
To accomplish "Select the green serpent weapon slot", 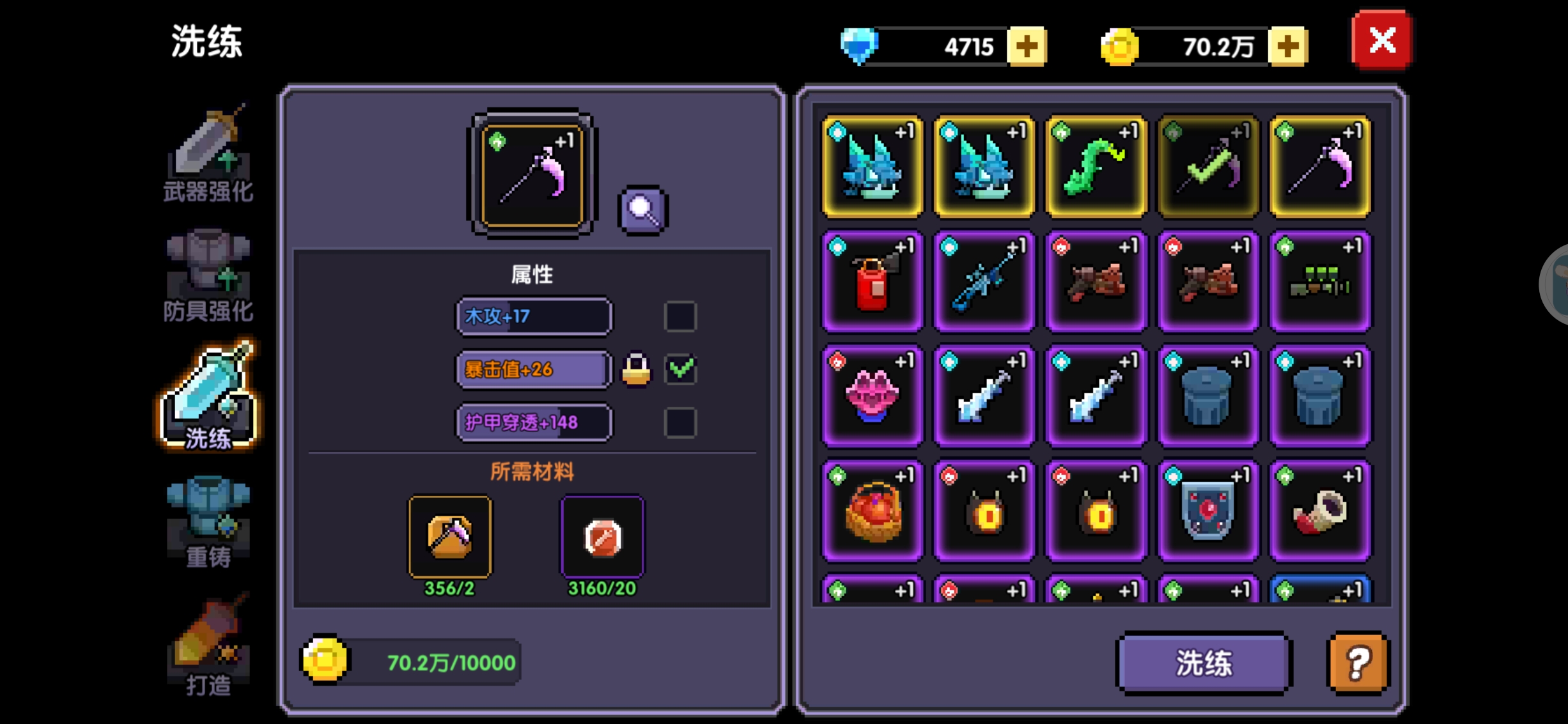I will 1096,167.
